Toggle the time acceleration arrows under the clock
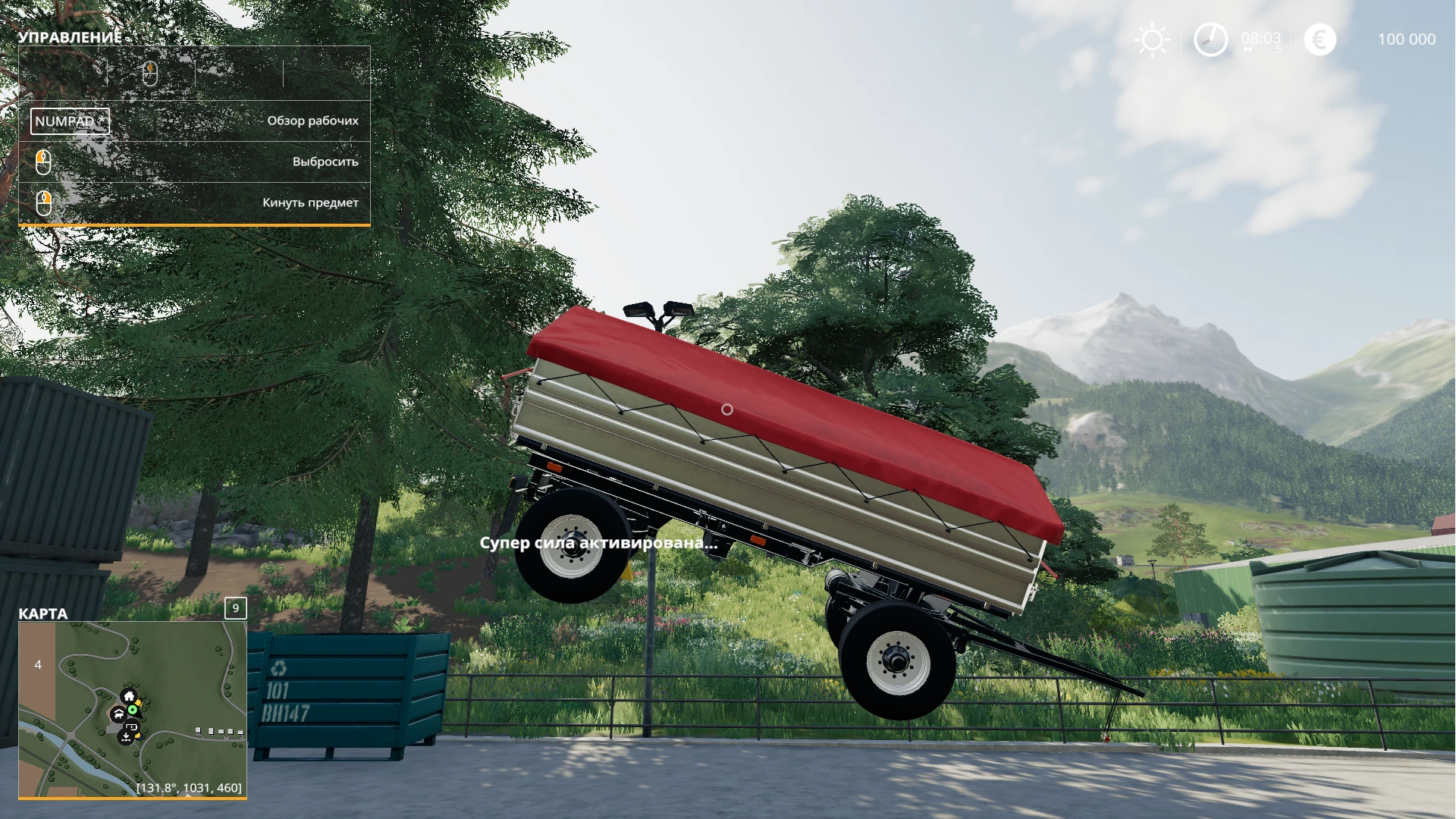 [1248, 49]
